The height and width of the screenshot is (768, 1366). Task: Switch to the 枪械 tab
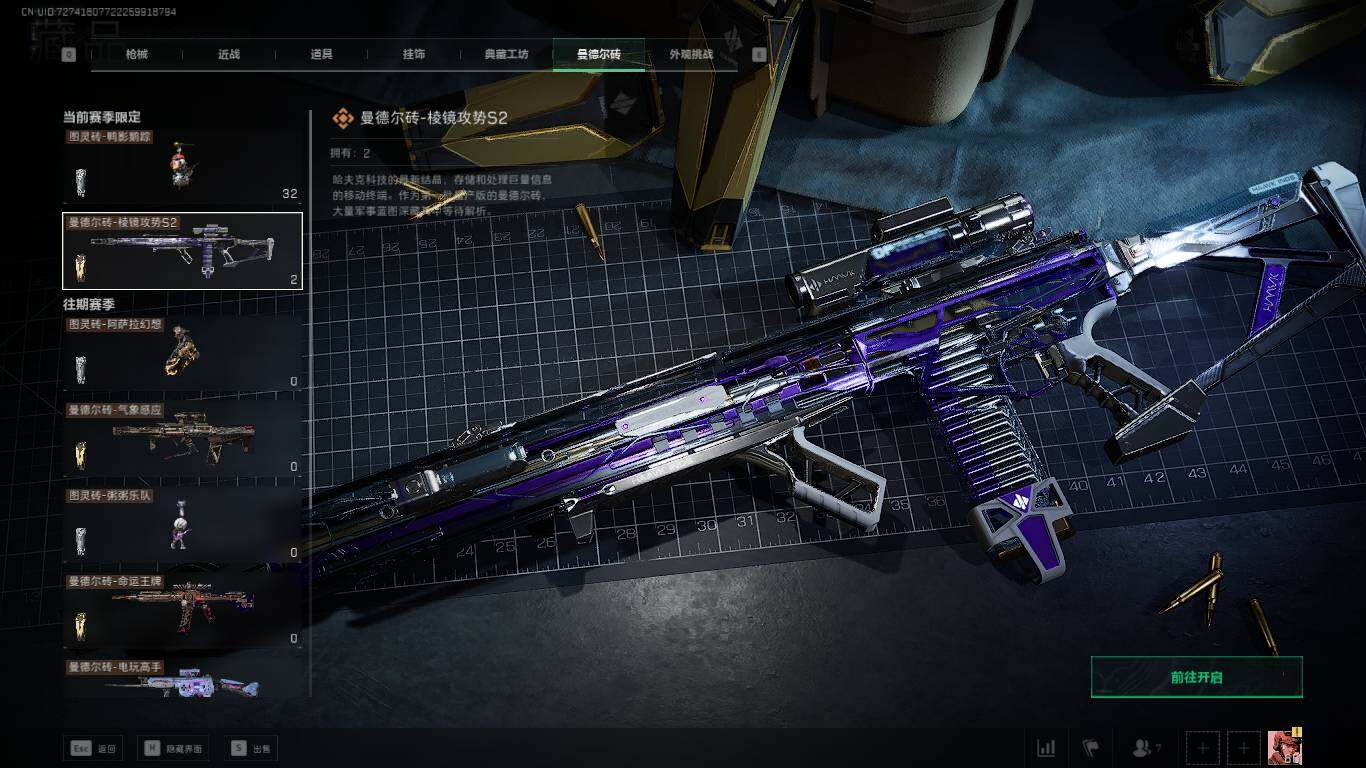136,54
